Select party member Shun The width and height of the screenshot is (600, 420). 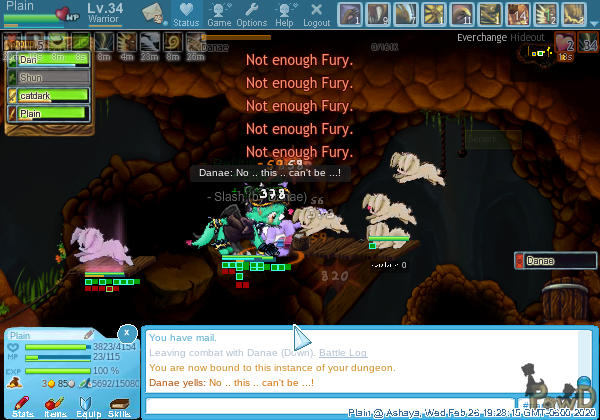(x=50, y=77)
